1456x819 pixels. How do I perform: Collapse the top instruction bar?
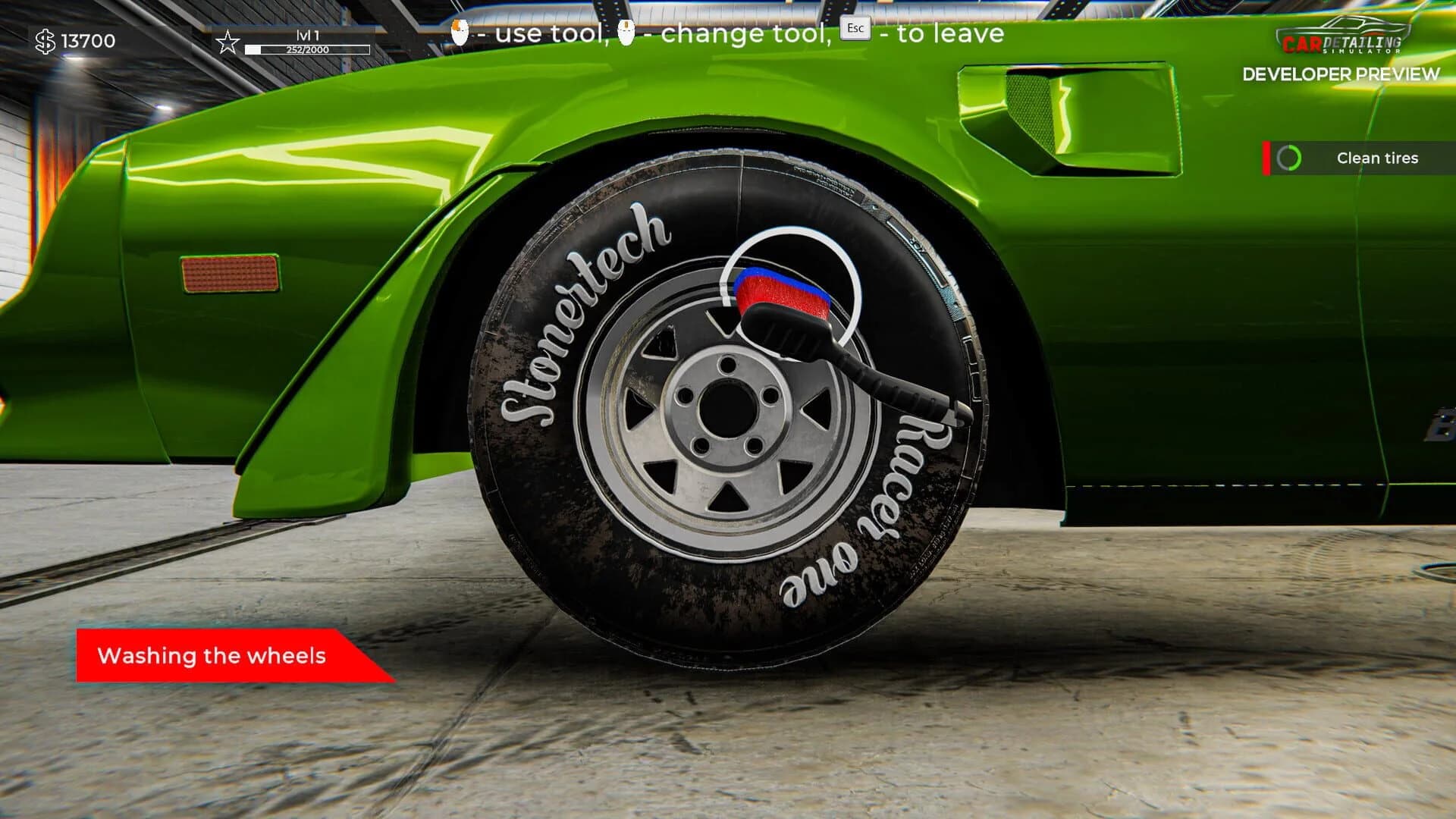pos(728,33)
